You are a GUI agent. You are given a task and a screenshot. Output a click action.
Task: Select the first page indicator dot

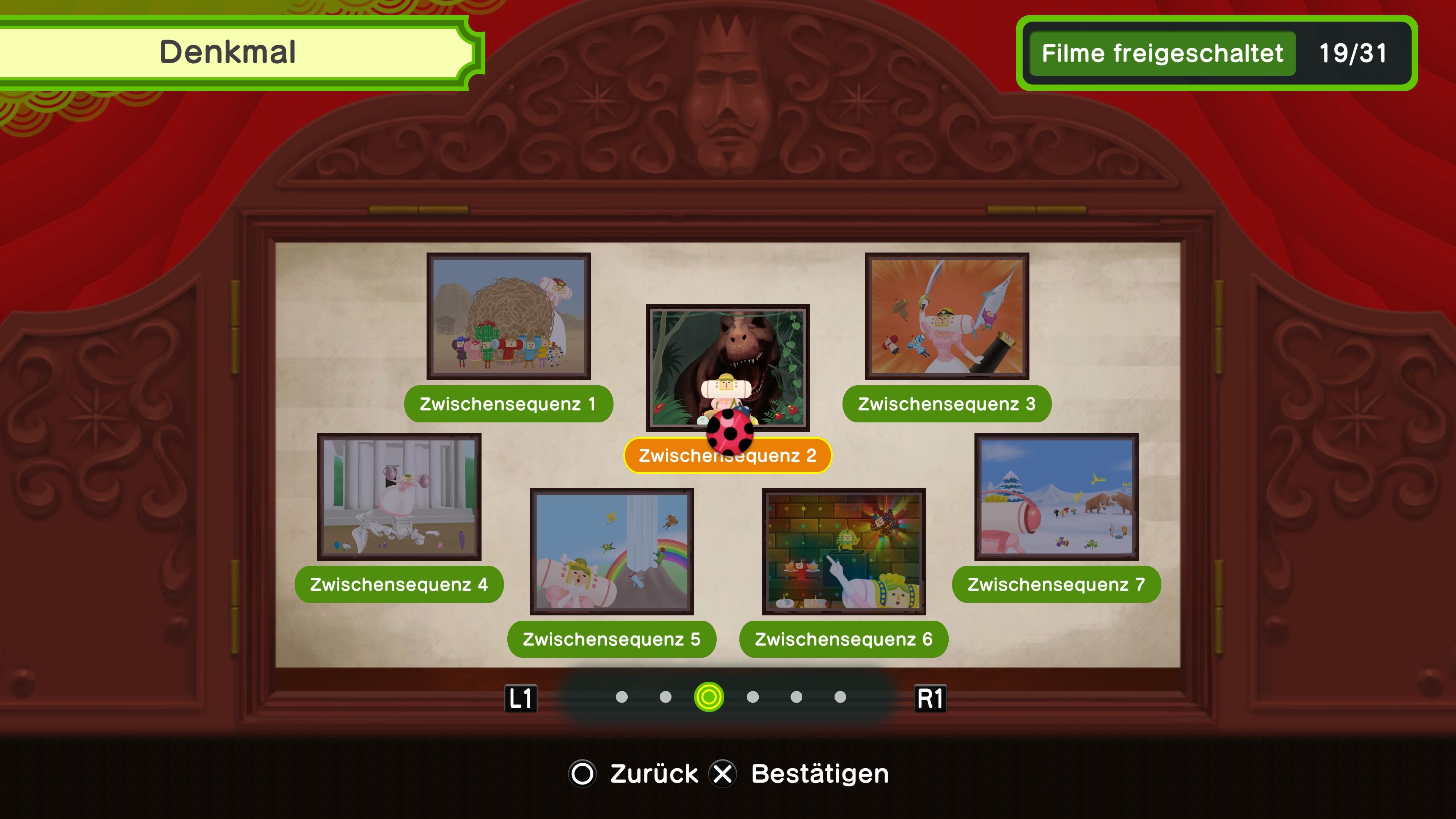point(622,697)
